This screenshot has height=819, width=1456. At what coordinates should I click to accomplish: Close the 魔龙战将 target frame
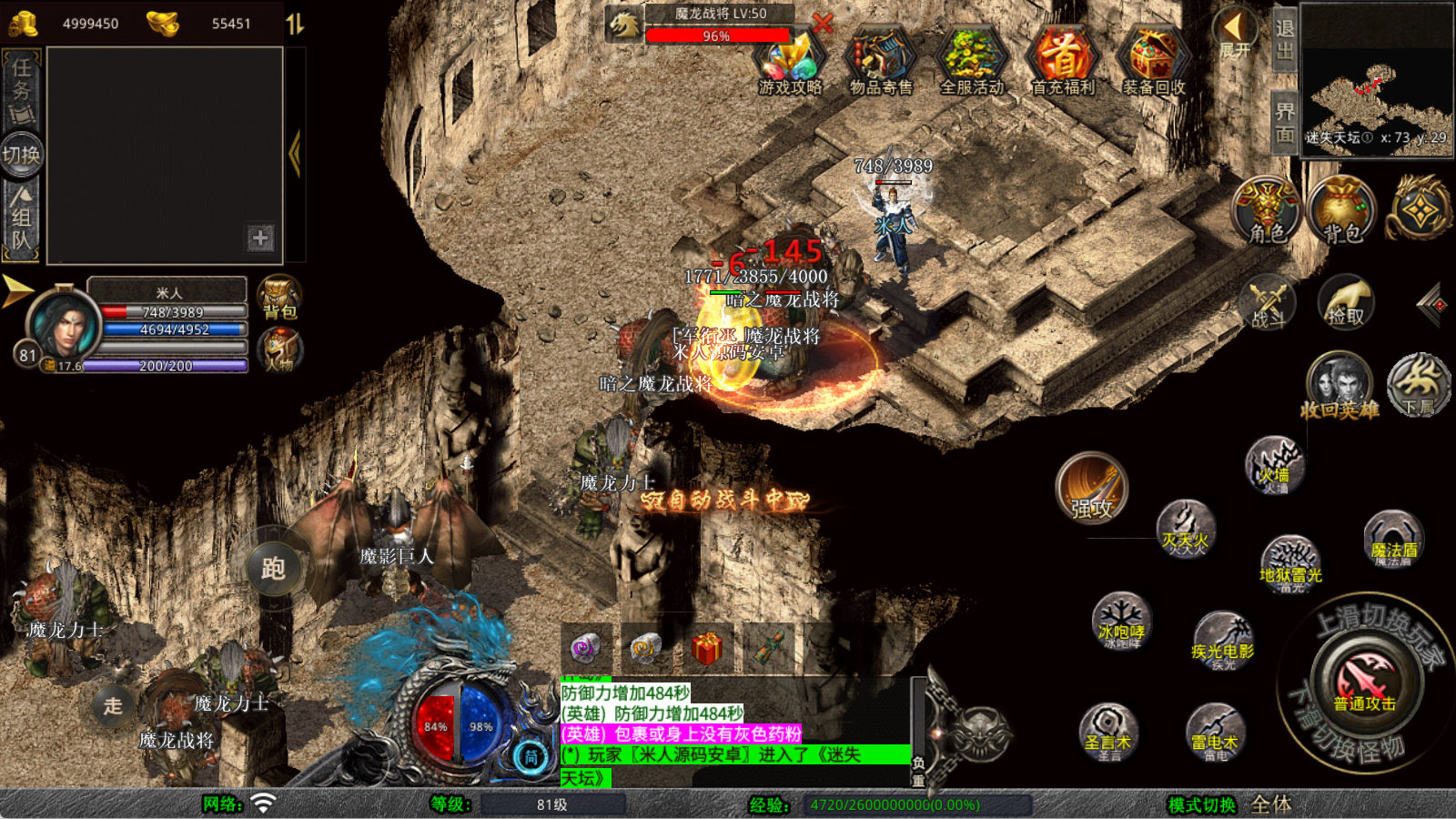click(x=823, y=24)
